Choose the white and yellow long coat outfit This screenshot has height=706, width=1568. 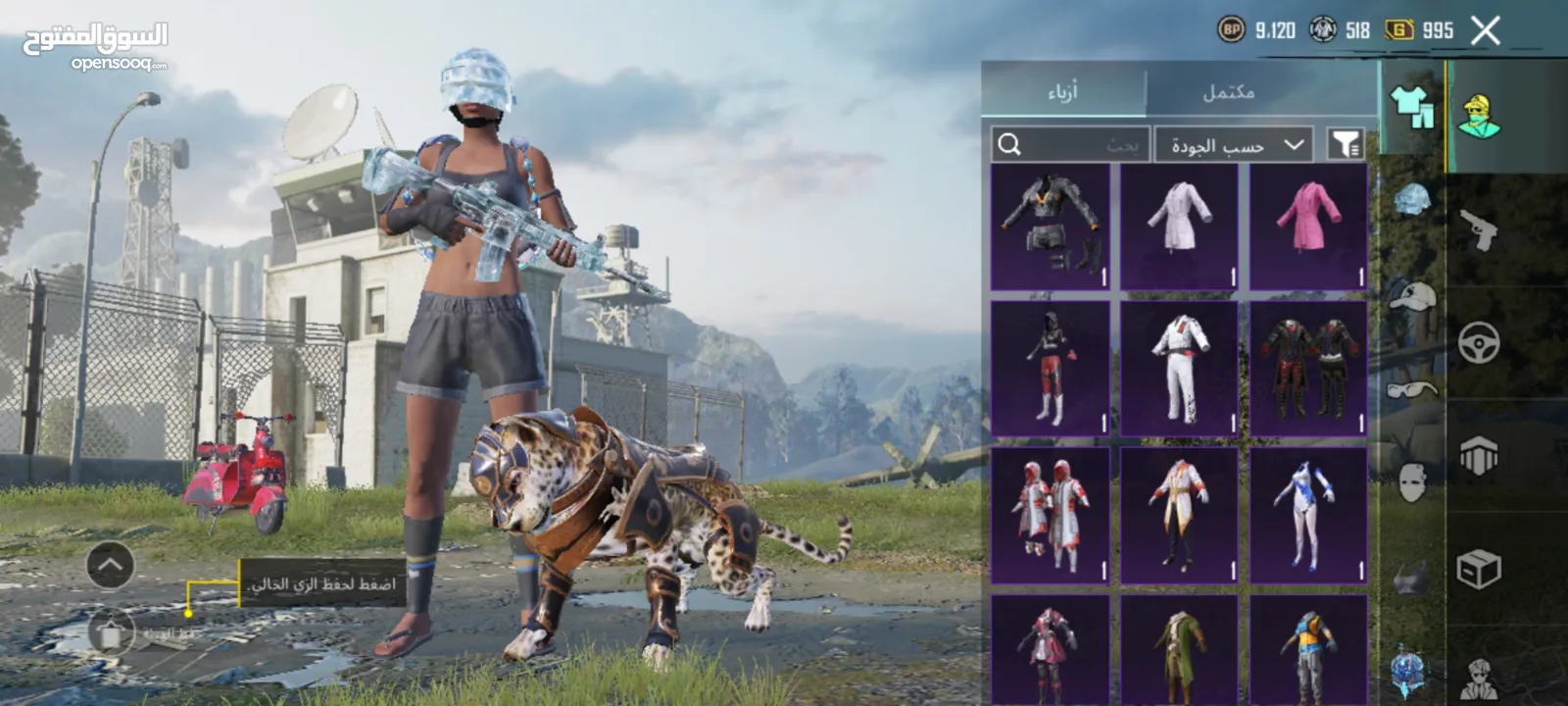[1179, 514]
